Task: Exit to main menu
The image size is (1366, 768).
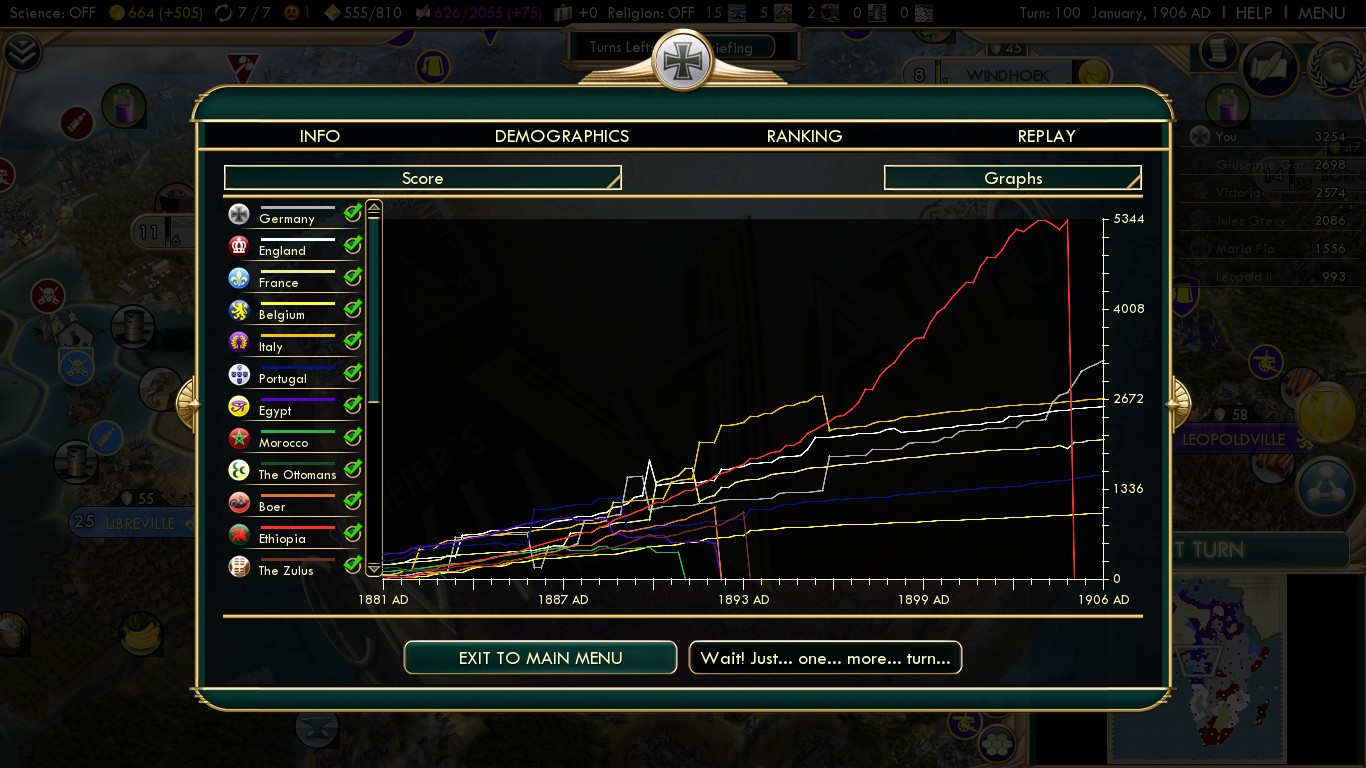Action: click(x=540, y=658)
